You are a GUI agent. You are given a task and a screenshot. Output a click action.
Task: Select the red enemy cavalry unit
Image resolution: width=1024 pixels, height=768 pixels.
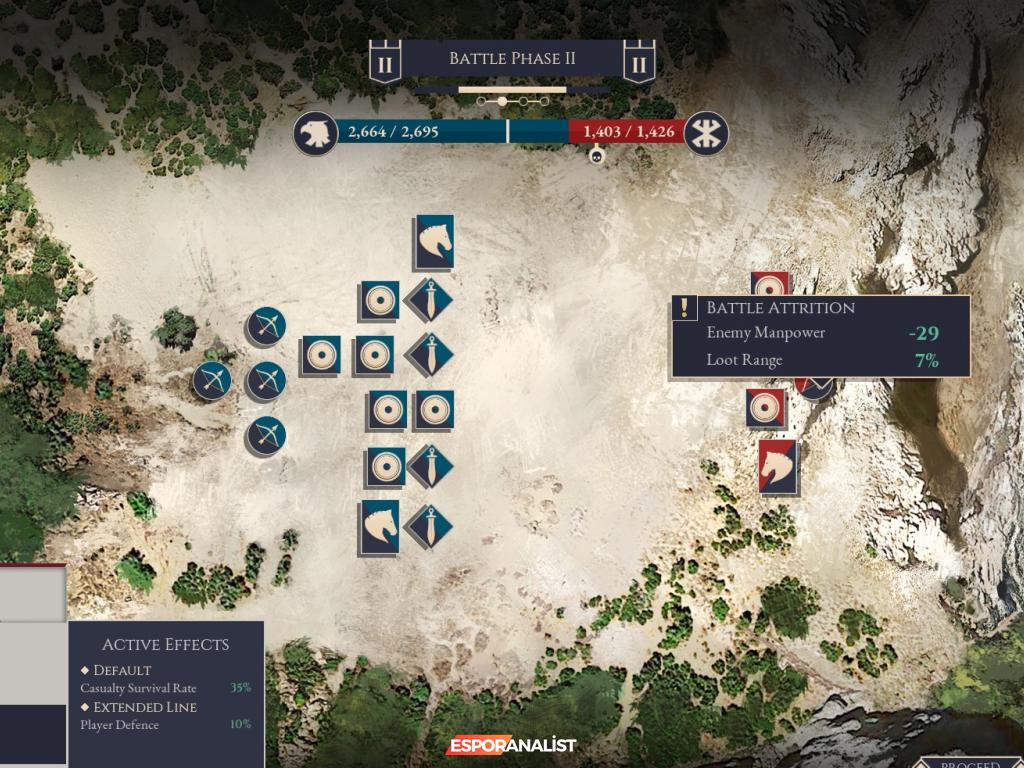click(778, 466)
